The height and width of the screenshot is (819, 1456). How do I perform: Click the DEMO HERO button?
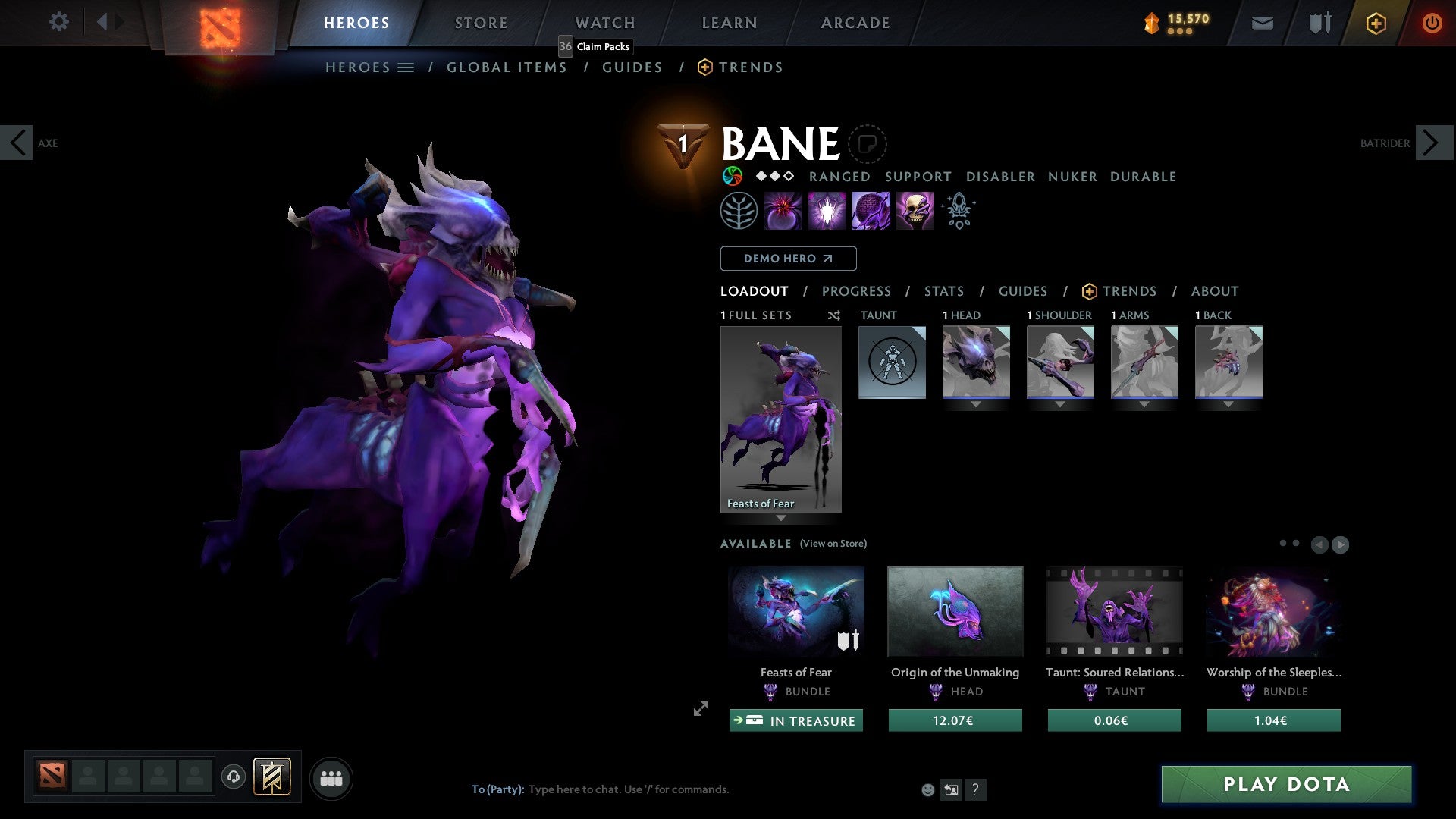788,258
